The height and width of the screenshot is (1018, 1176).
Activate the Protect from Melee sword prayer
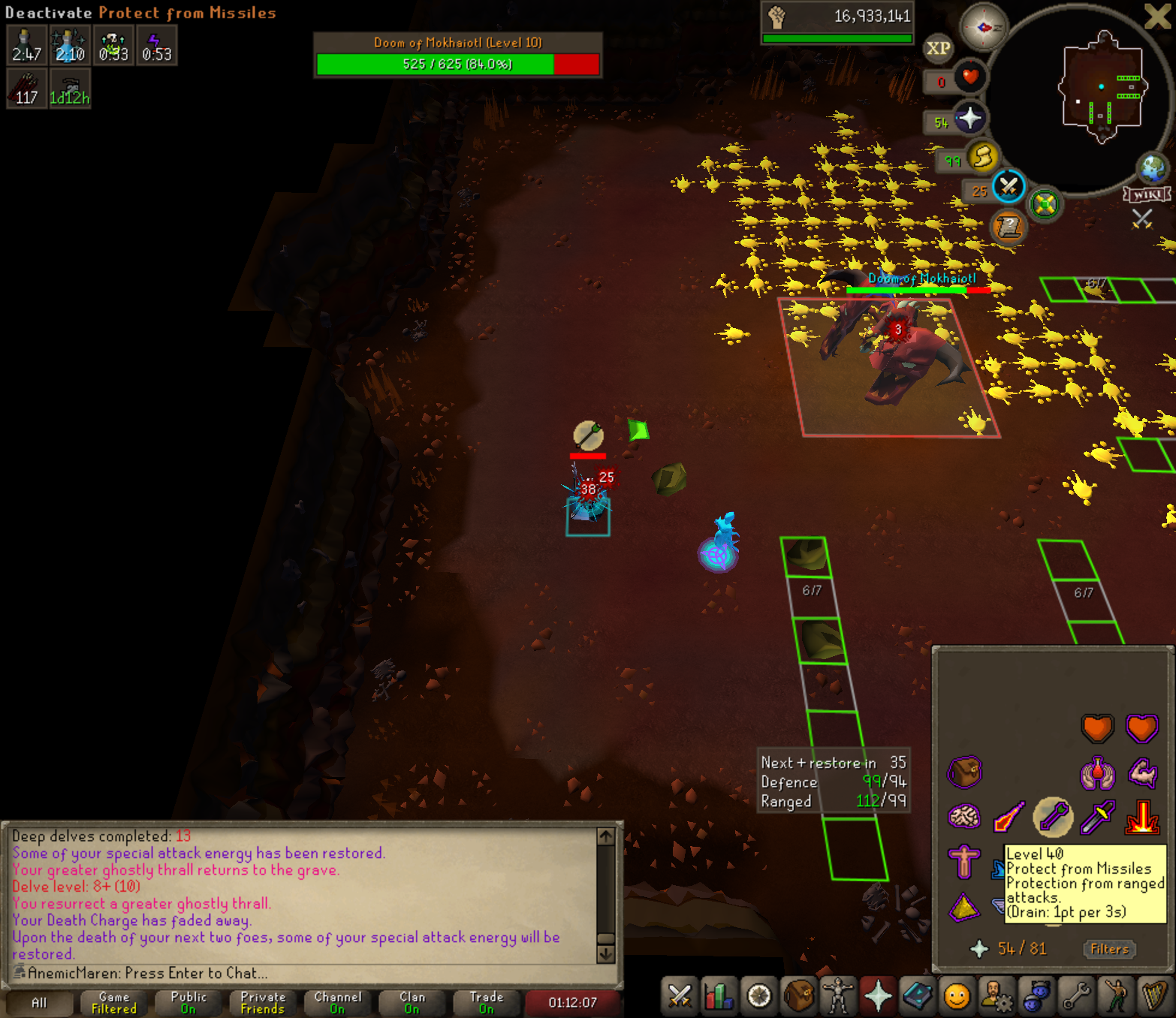point(1097,817)
